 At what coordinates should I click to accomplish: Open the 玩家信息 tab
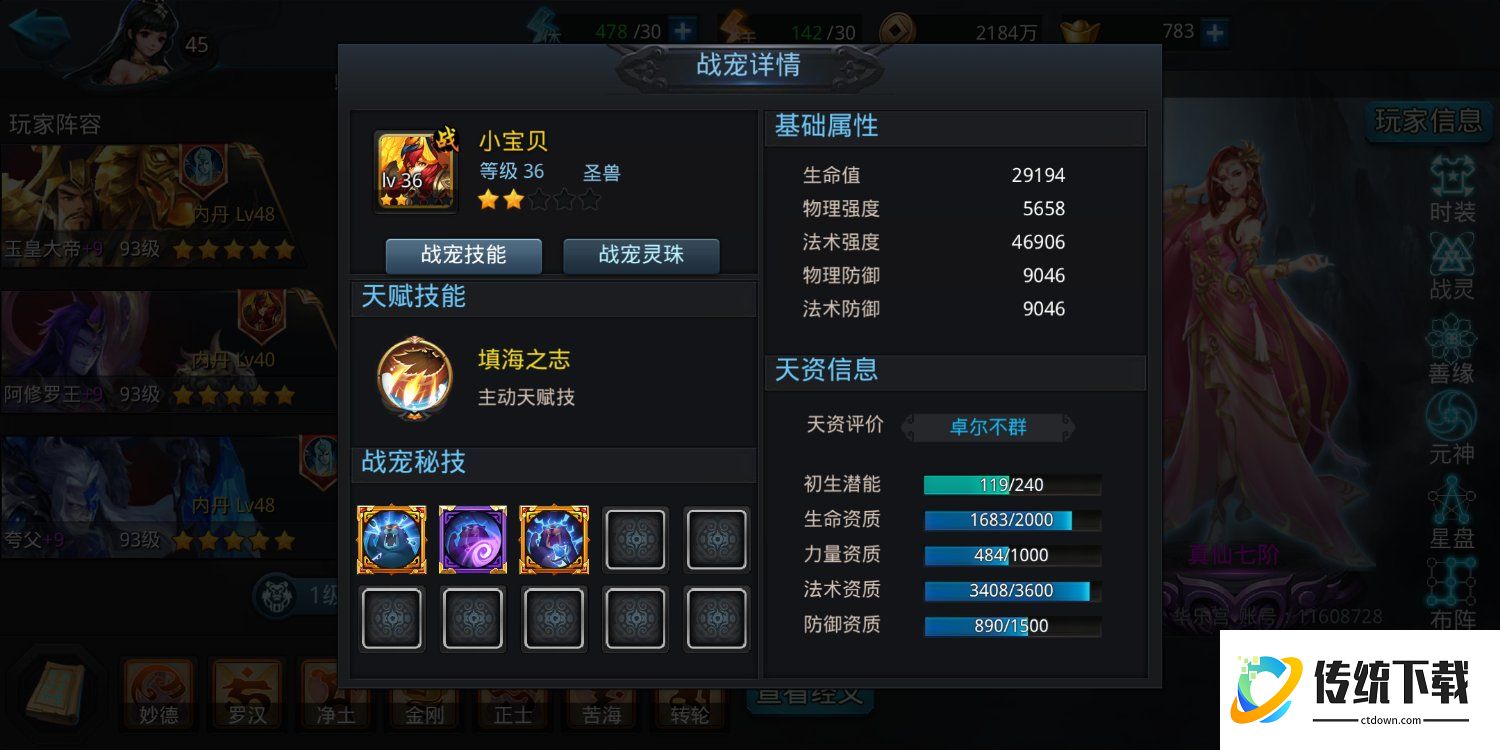[1428, 120]
